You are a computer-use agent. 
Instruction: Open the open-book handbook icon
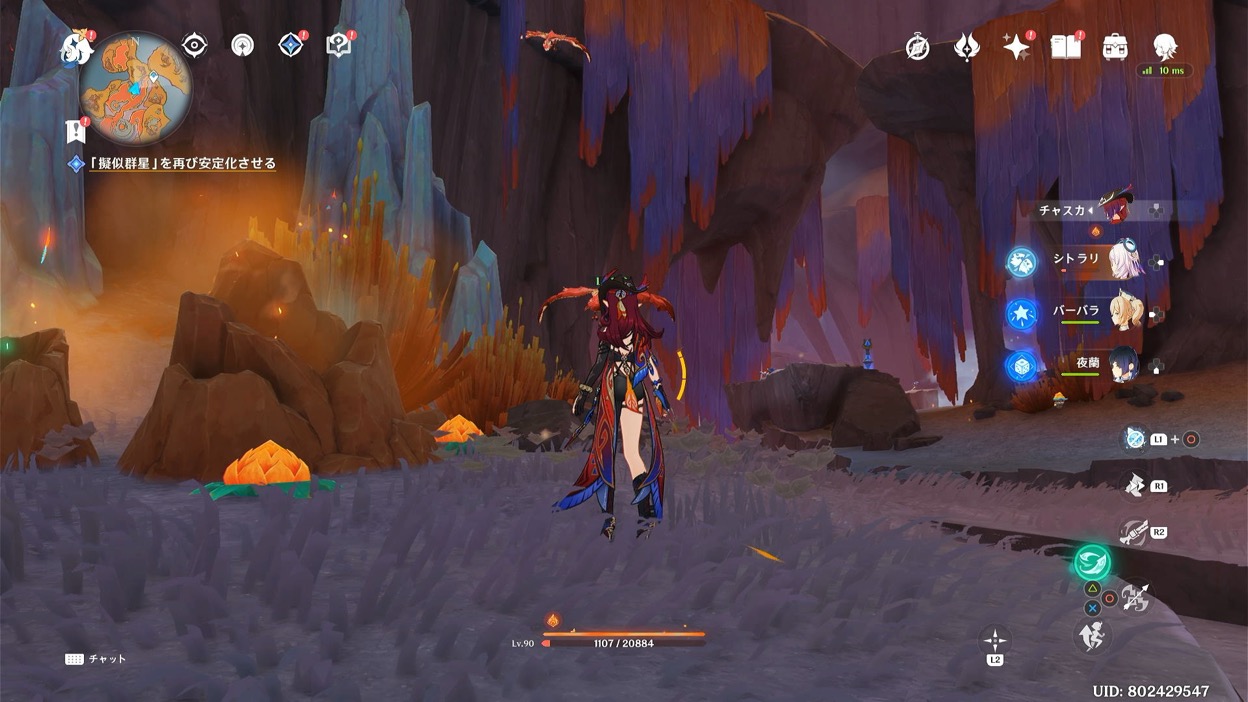[x=1066, y=46]
